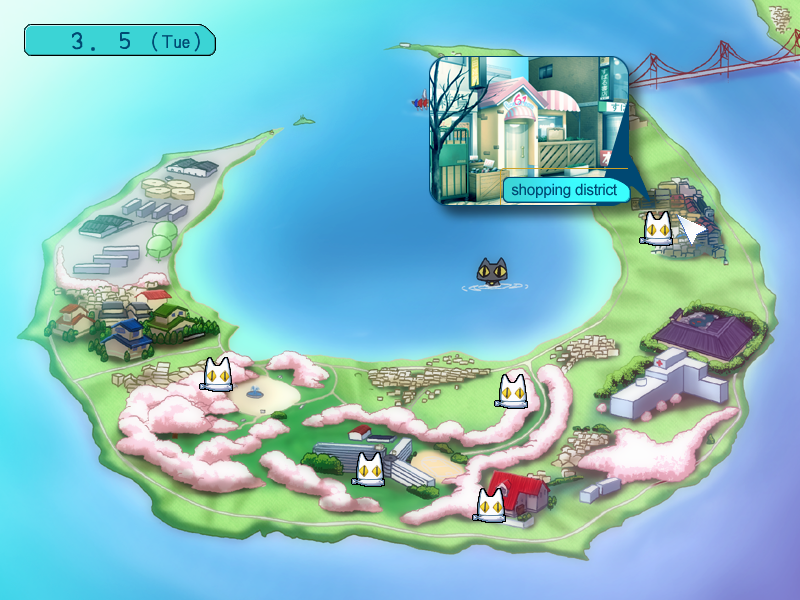Screen dimensions: 800x600
Task: Select the white cat marker by the red-roofed building
Action: click(x=490, y=505)
